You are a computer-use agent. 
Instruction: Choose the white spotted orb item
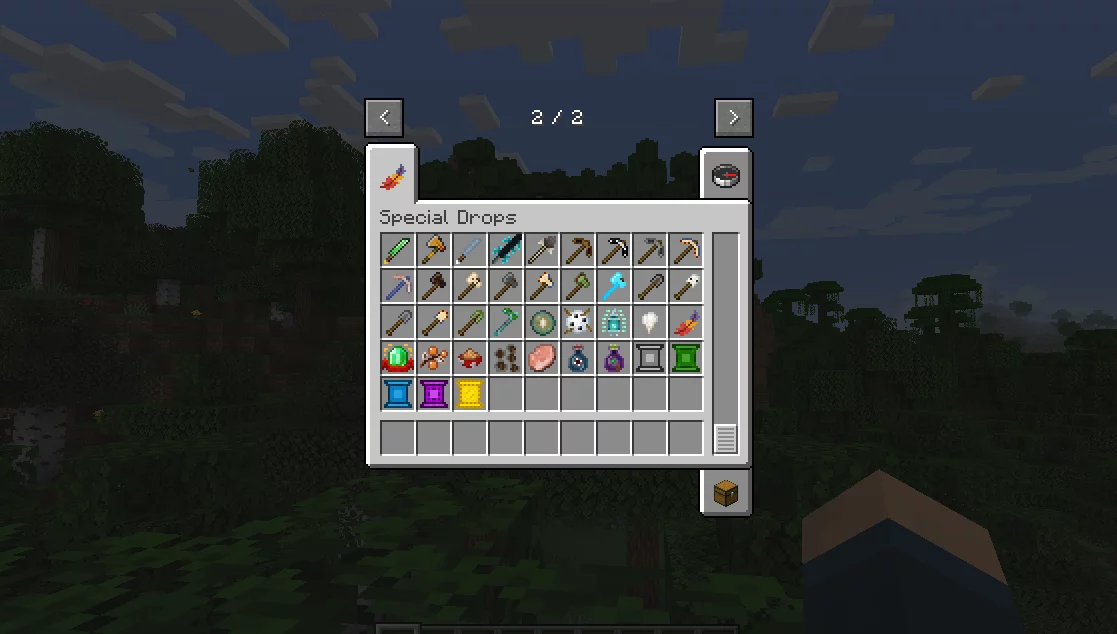pyautogui.click(x=578, y=322)
